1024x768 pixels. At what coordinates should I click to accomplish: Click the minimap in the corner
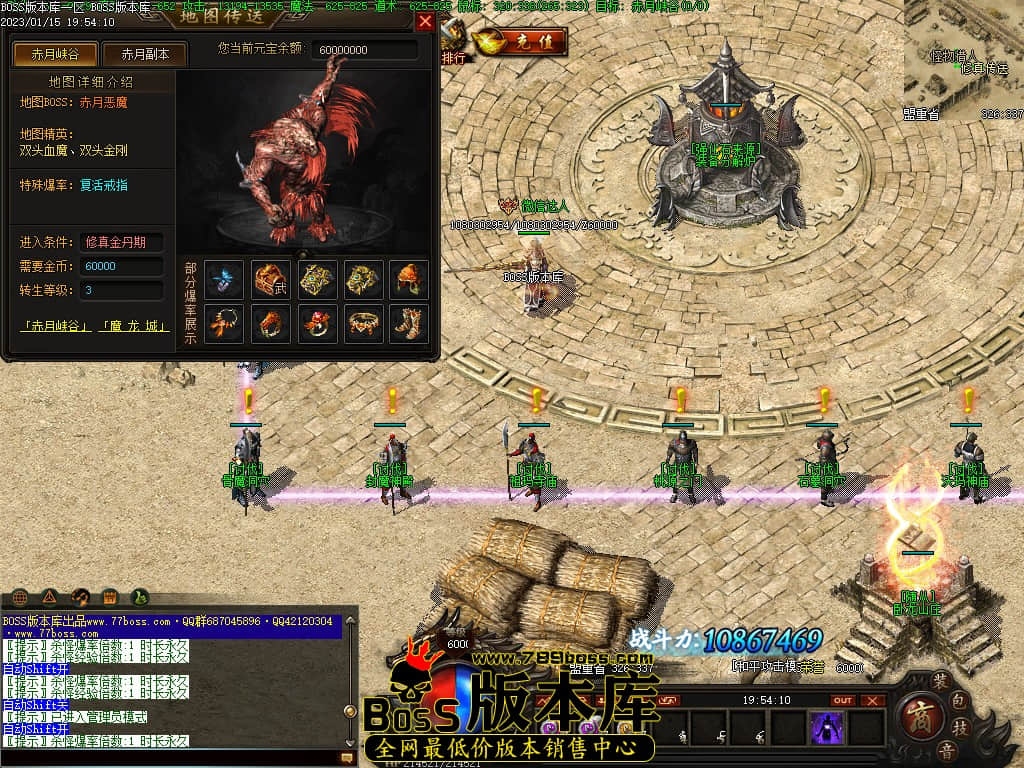point(963,60)
